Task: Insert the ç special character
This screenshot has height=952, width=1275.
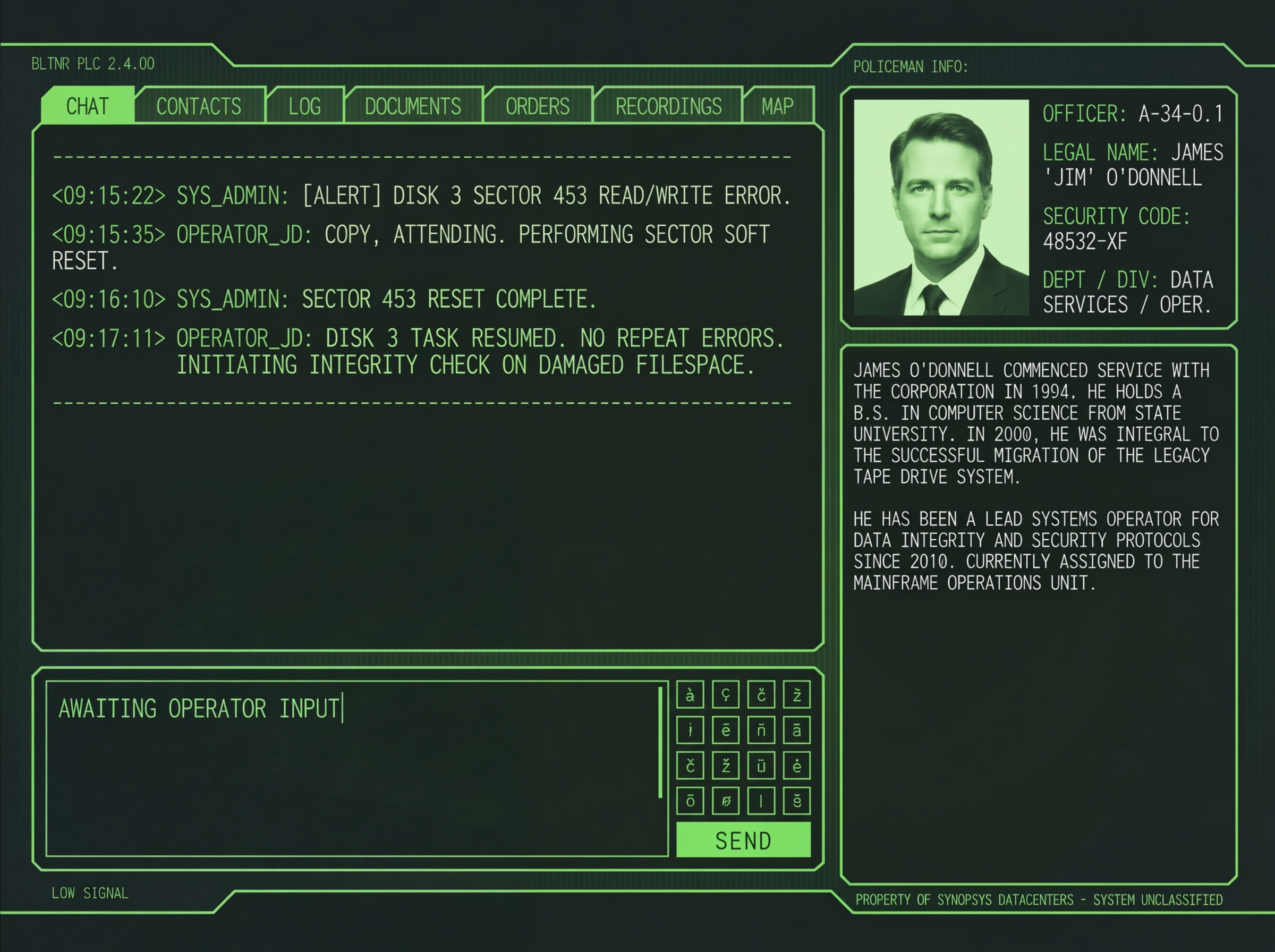Action: (x=727, y=694)
